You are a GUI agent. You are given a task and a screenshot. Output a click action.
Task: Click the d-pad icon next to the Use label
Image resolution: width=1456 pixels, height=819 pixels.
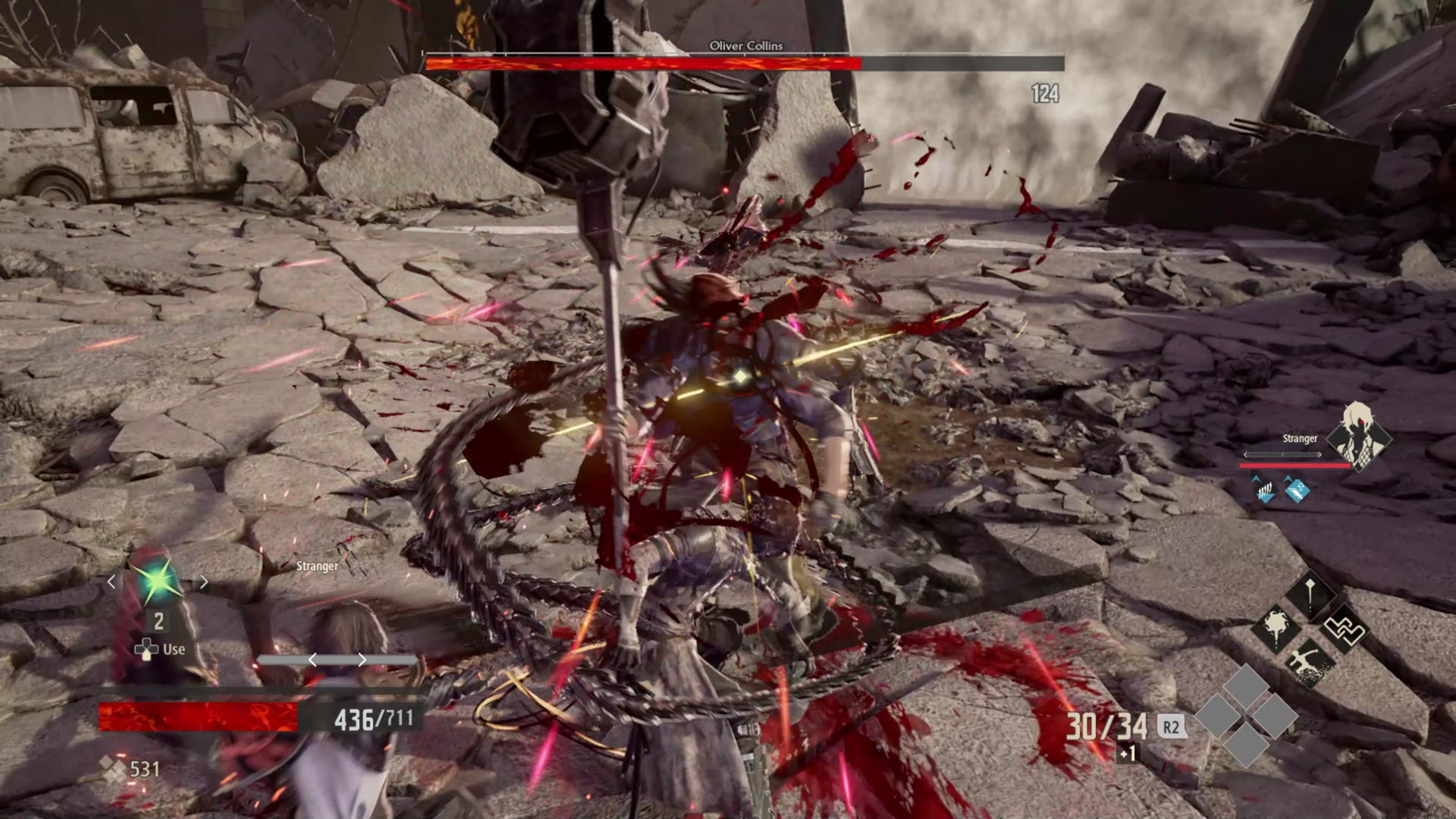tap(145, 648)
